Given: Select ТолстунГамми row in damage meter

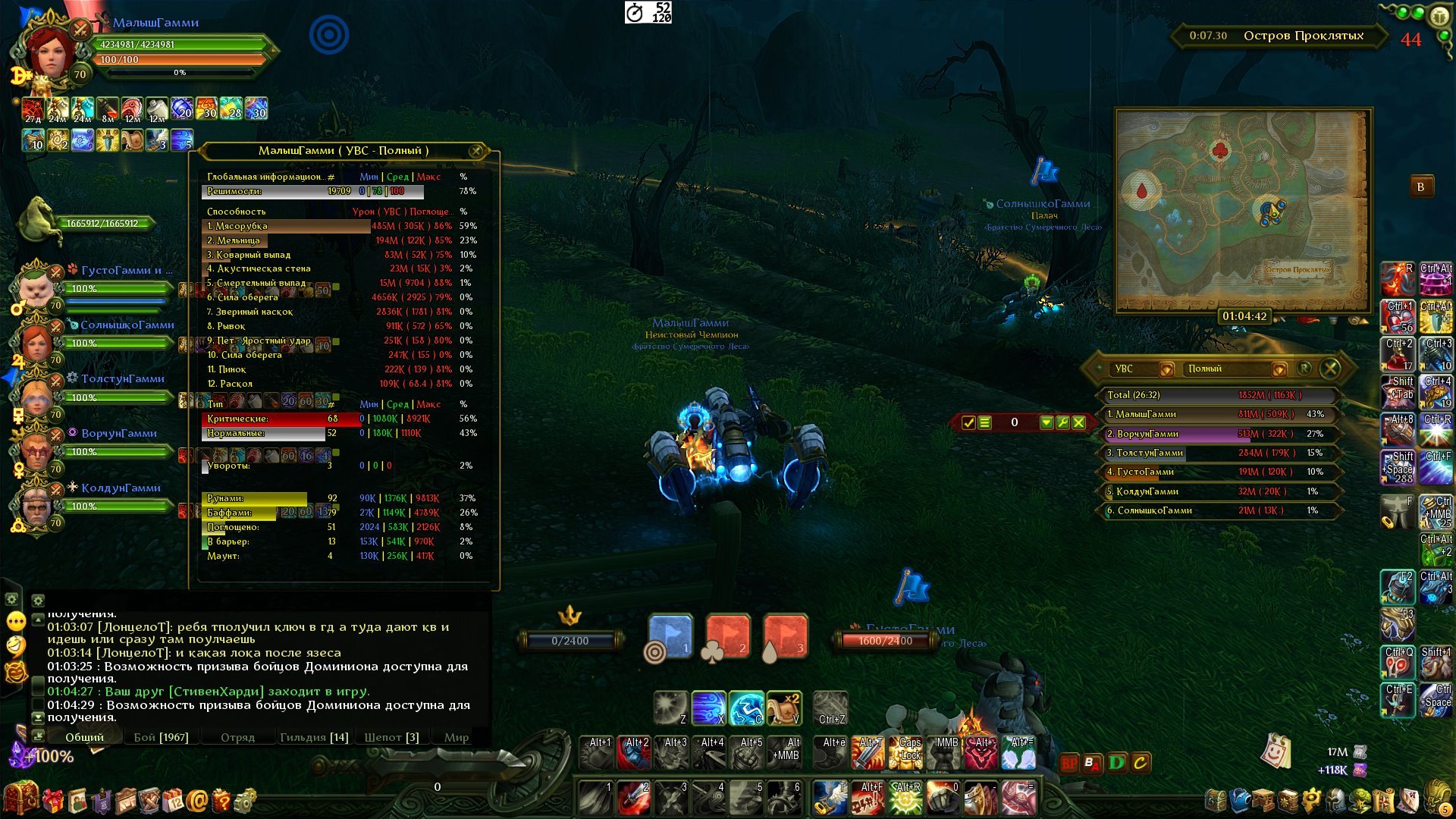Looking at the screenshot, I should (1216, 453).
